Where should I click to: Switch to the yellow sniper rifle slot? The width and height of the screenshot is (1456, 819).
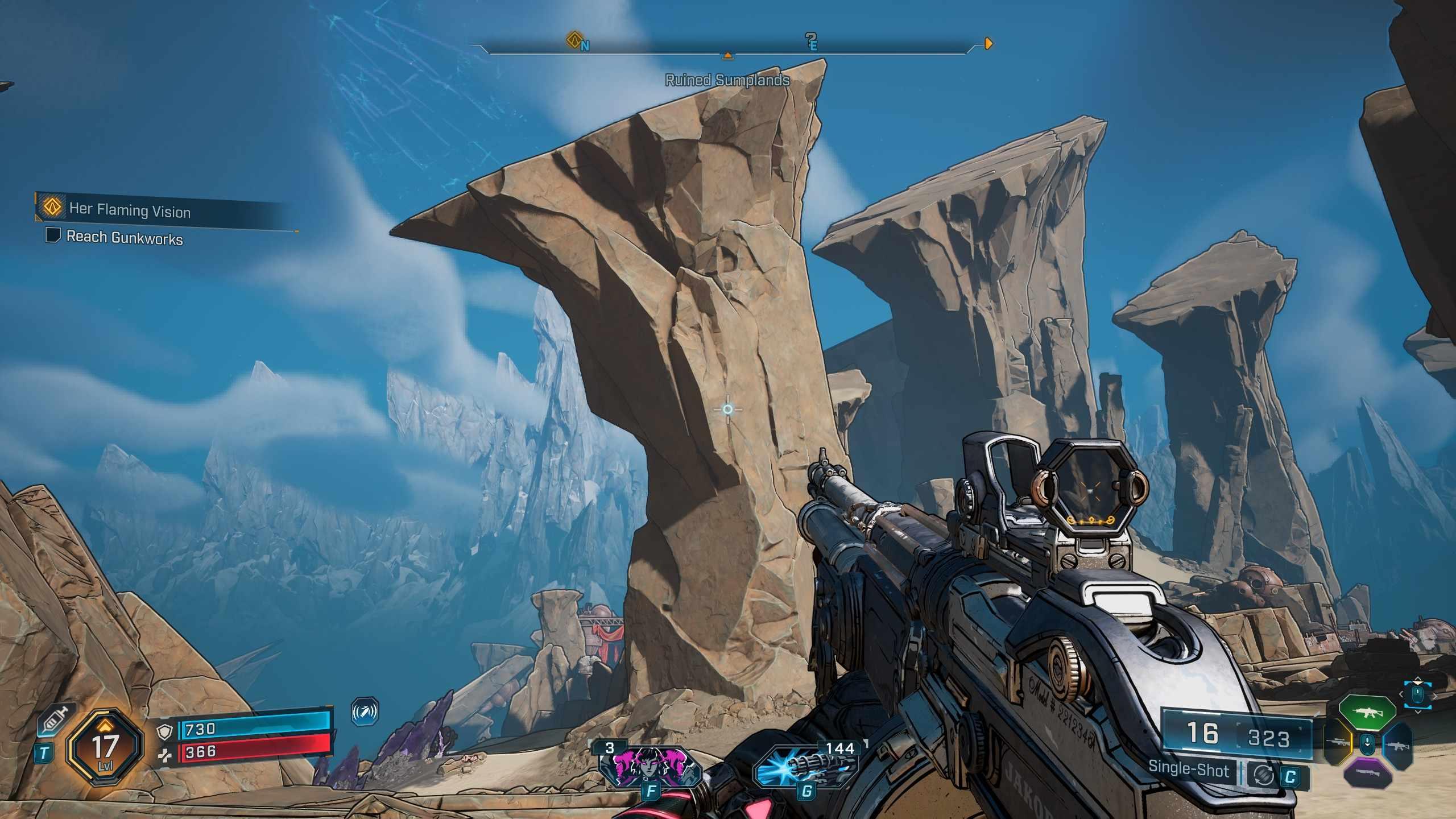1338,742
